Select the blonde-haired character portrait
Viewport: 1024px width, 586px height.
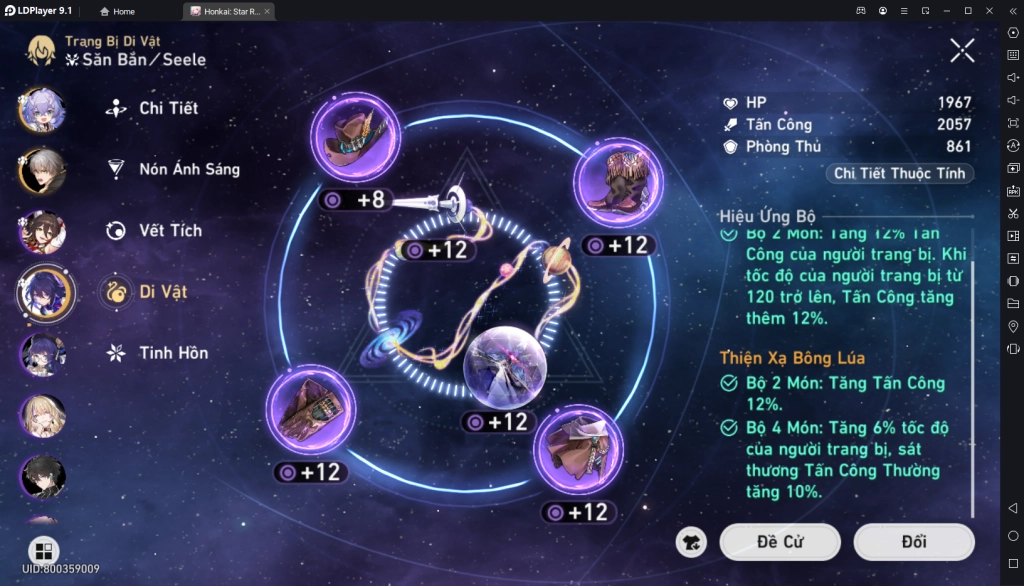(x=42, y=416)
